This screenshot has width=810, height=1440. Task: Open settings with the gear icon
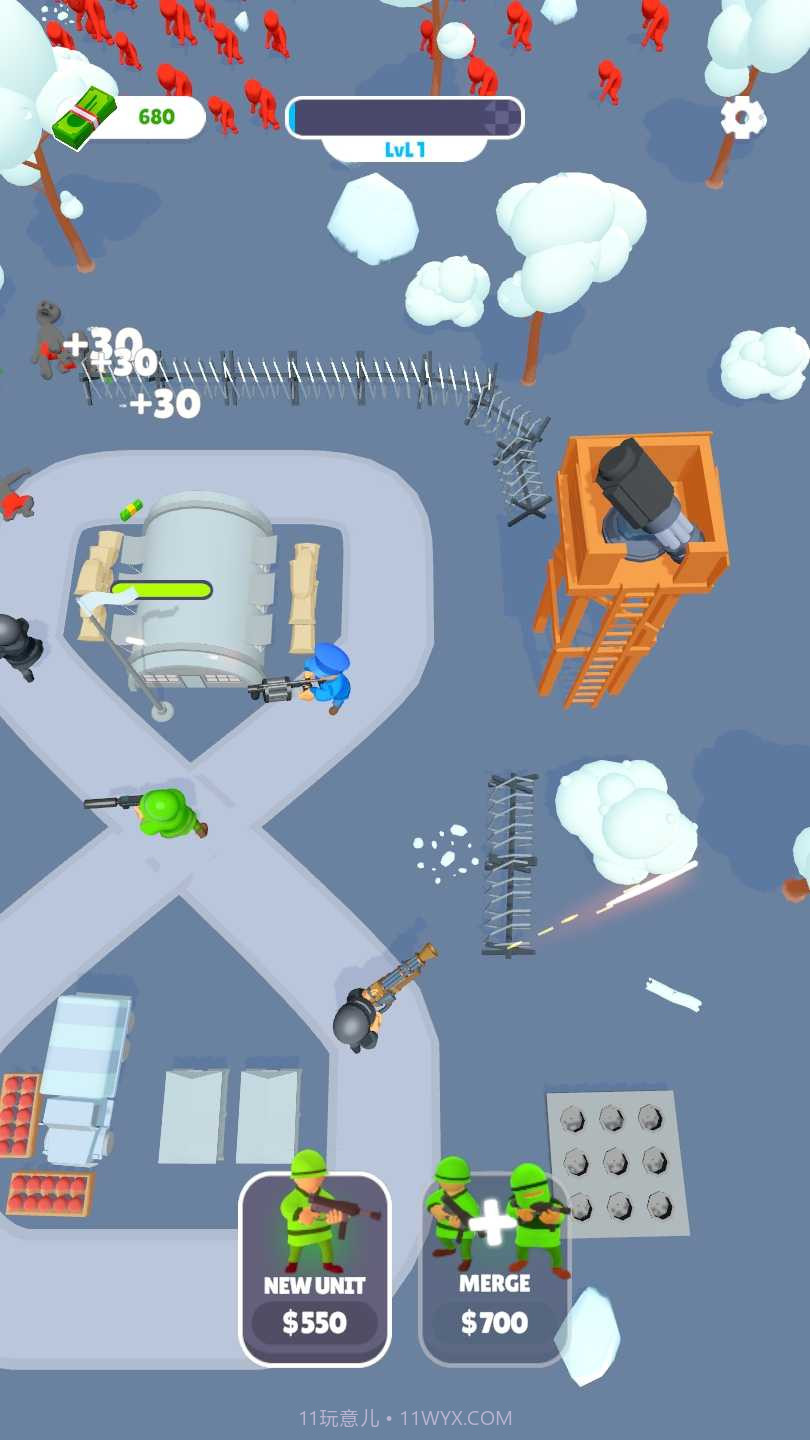pos(743,118)
